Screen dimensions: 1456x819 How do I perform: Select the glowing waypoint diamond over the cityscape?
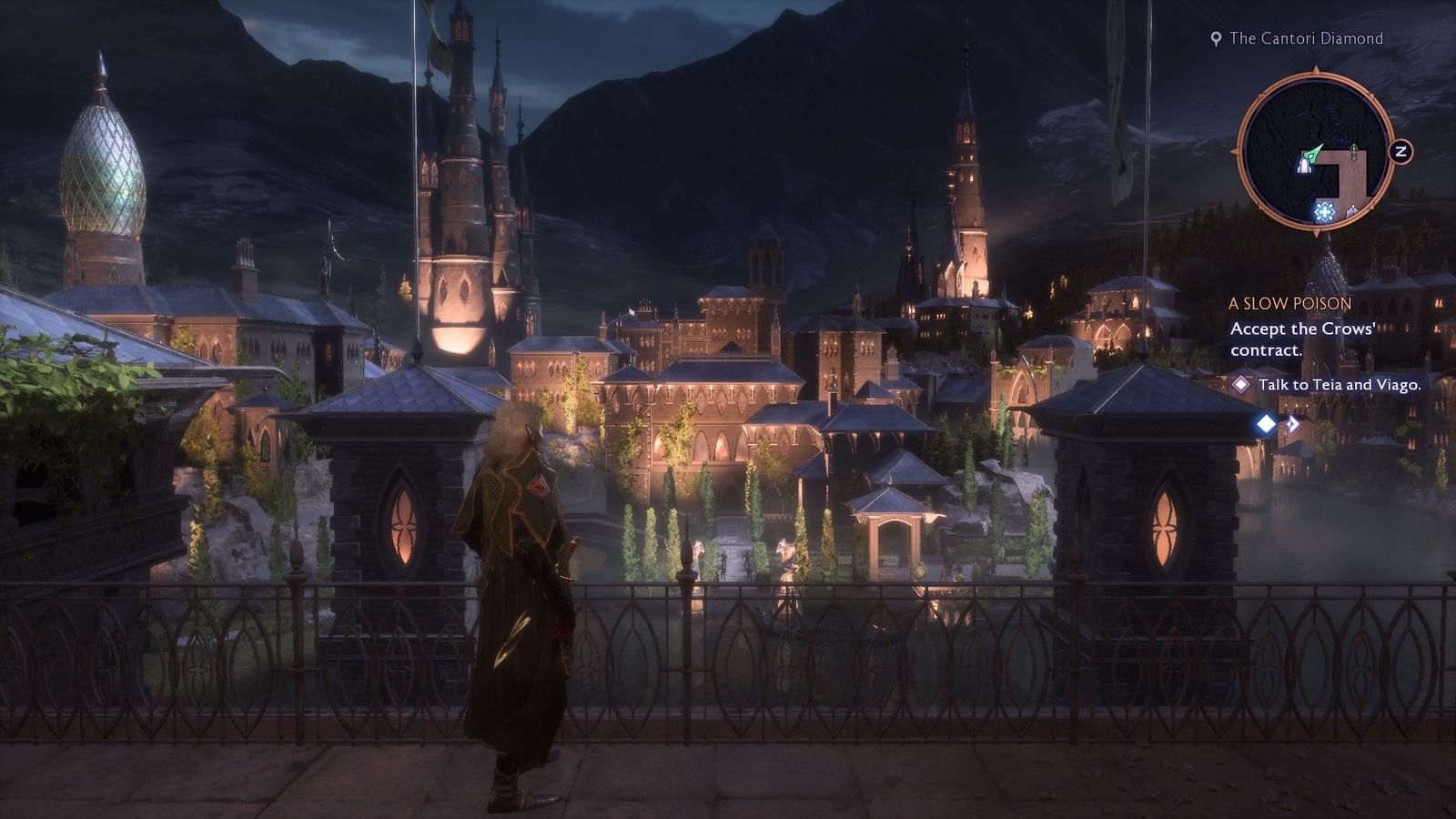[x=1266, y=424]
